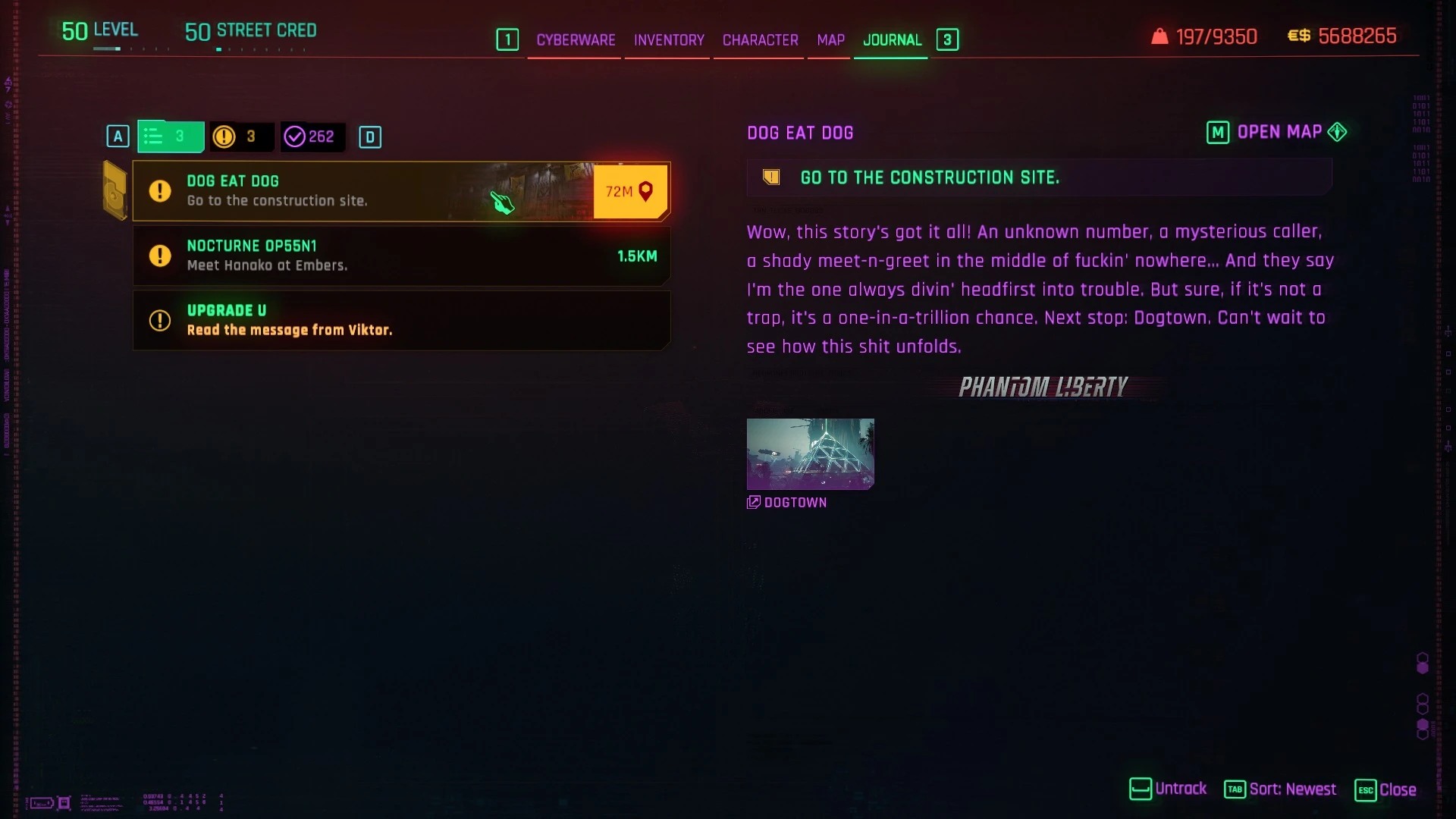
Task: Select the Journal tab
Action: [892, 40]
